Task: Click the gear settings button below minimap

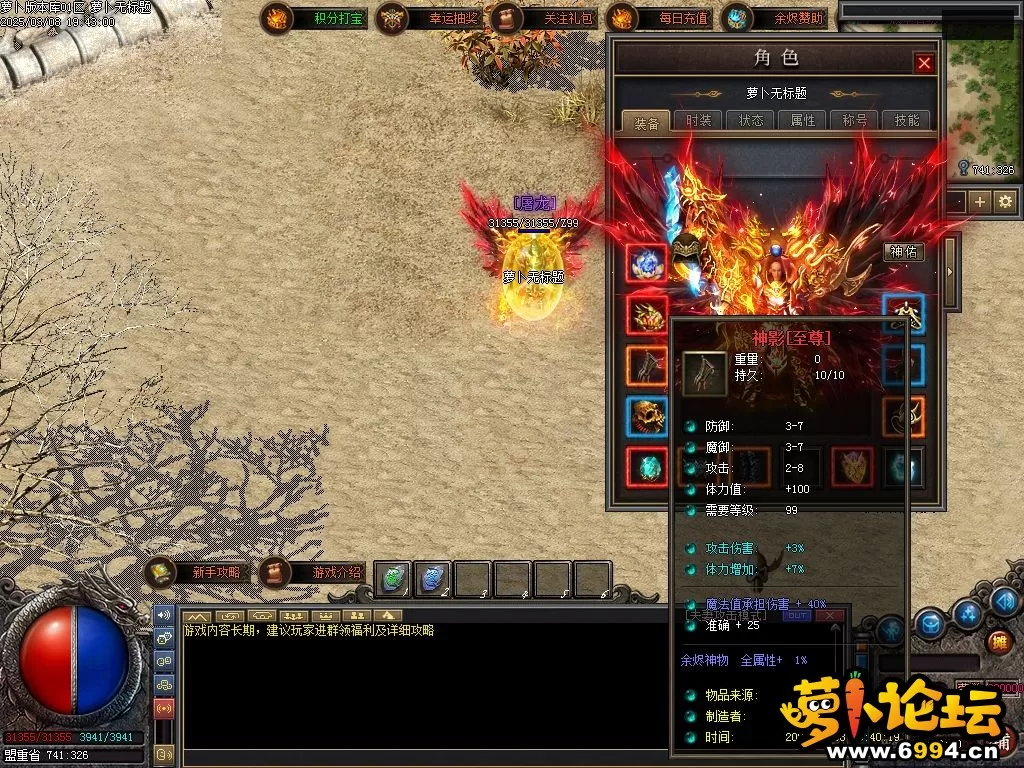Action: 1005,201
